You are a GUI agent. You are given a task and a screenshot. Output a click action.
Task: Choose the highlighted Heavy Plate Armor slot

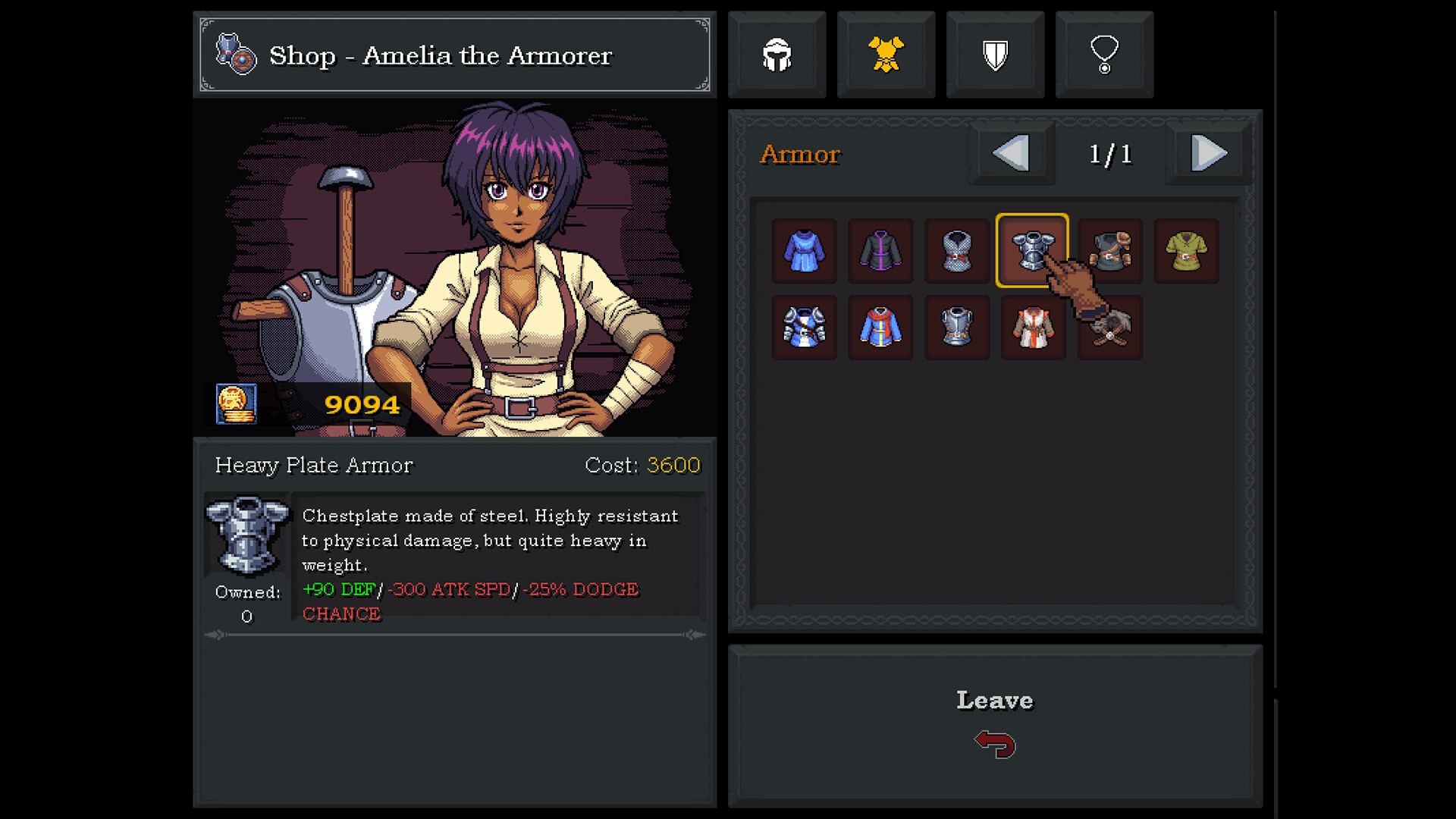(x=1033, y=251)
